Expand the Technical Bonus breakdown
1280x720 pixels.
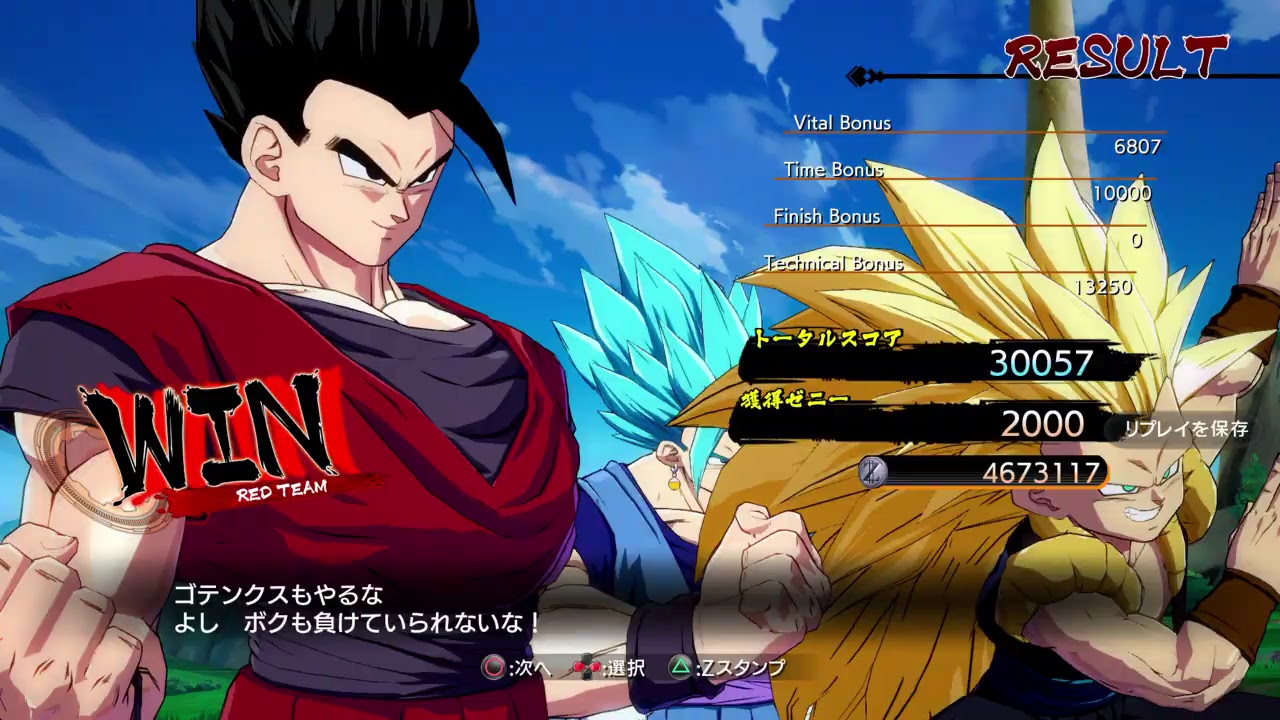833,265
